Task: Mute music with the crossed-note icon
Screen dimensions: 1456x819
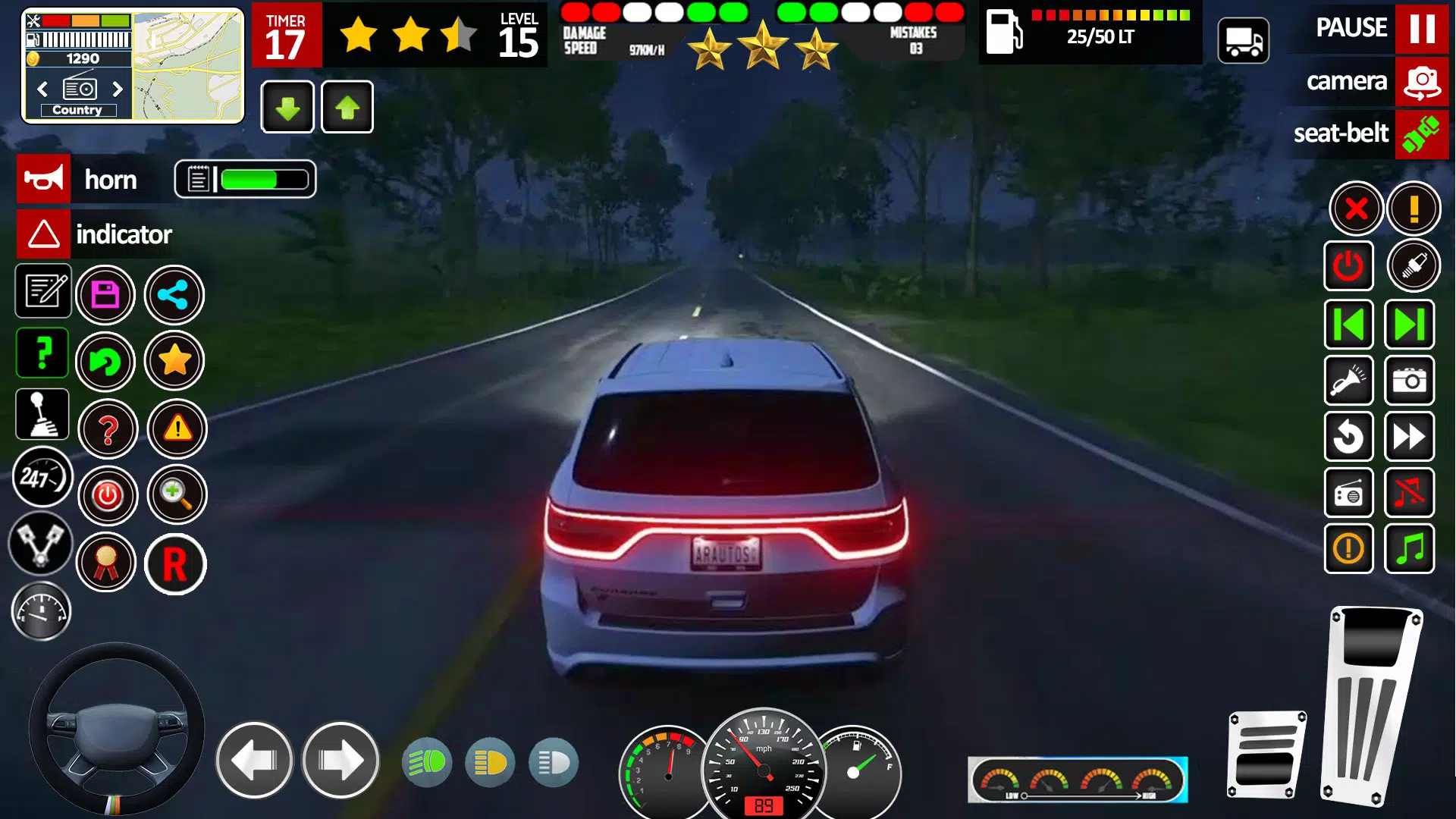Action: [x=1409, y=493]
